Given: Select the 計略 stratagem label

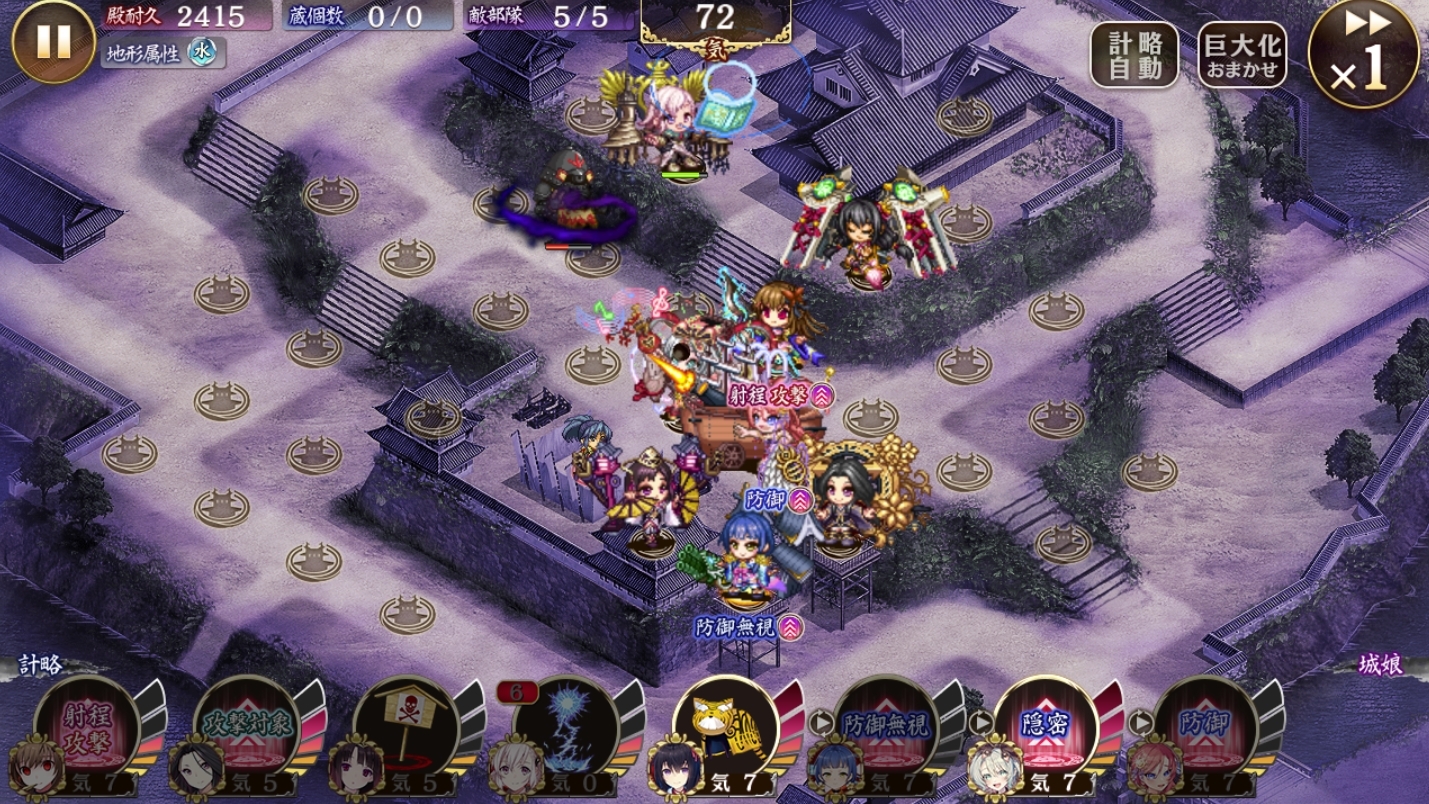Looking at the screenshot, I should pyautogui.click(x=40, y=665).
